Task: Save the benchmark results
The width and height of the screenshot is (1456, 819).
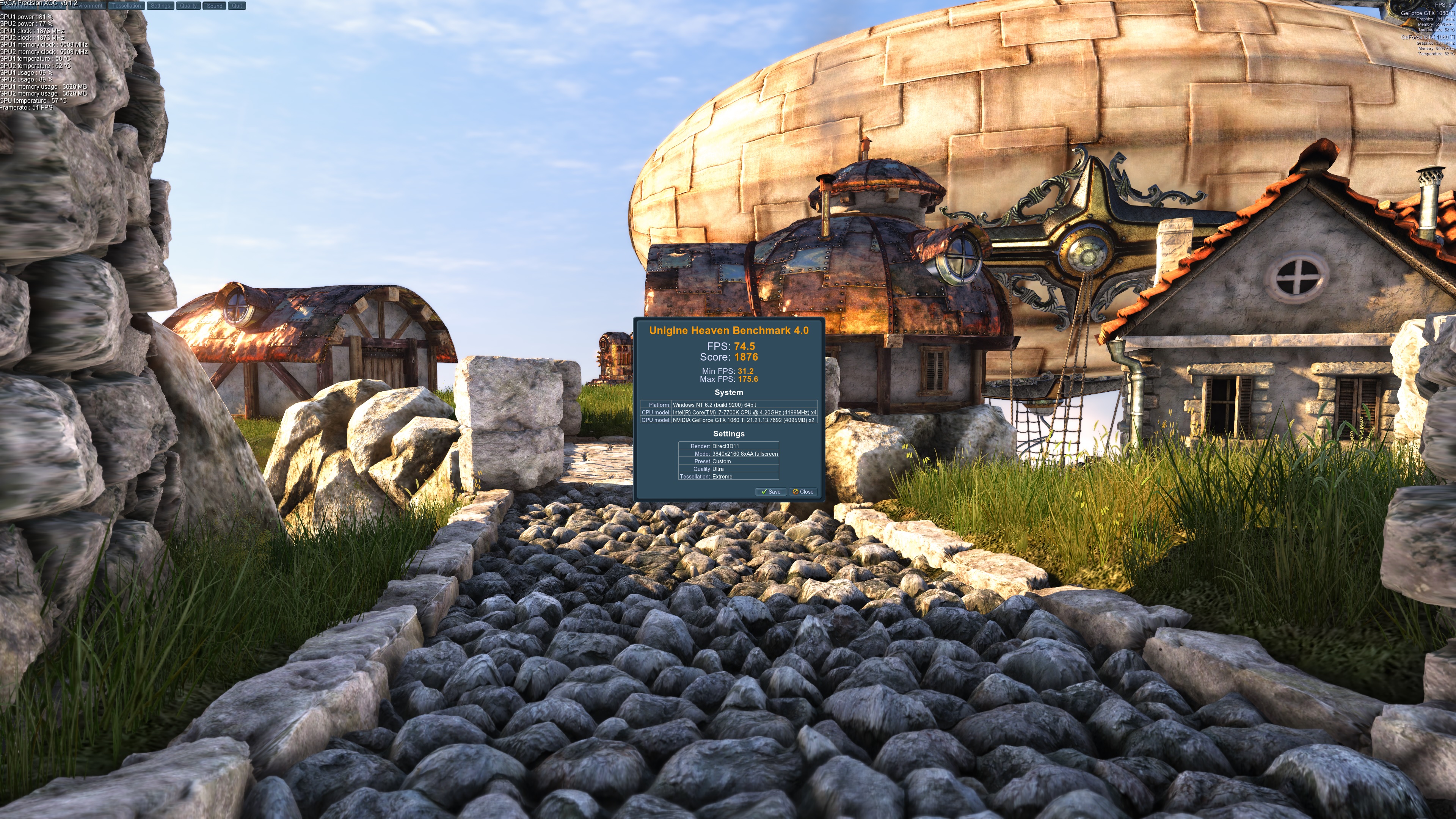Action: coord(770,492)
